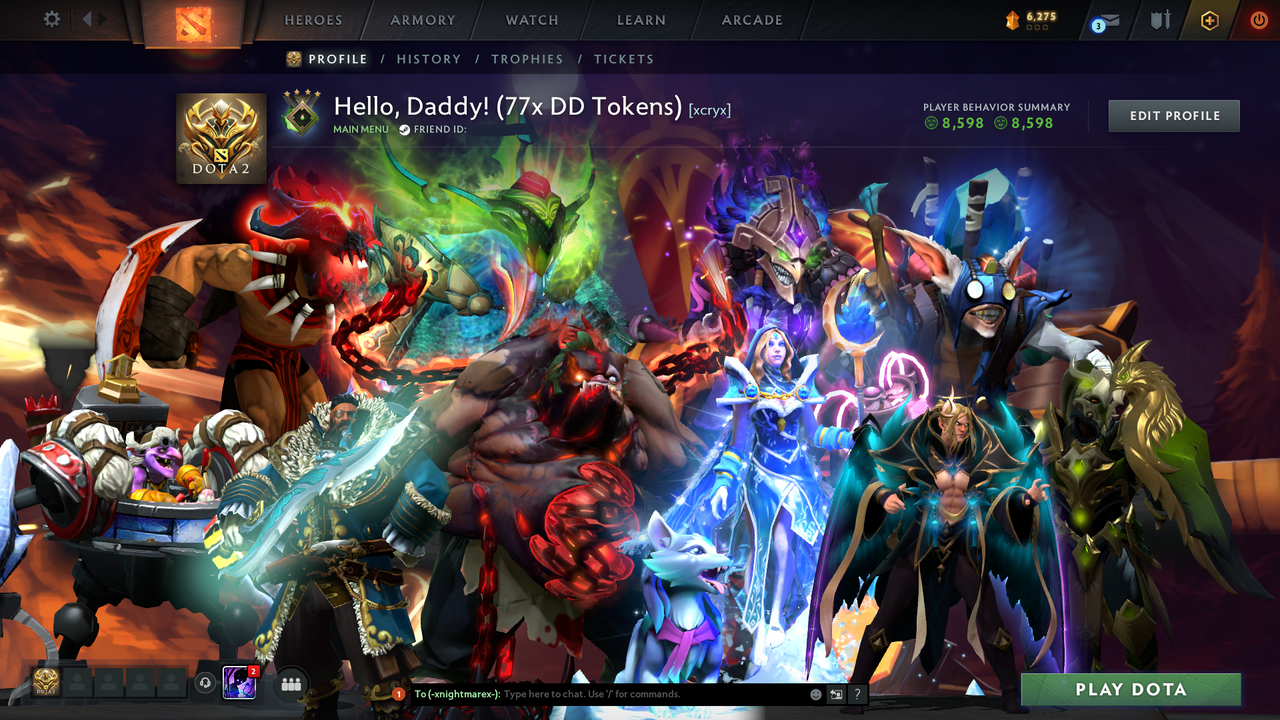
Task: Open the Dota Plus hexagon icon
Action: tap(1208, 18)
